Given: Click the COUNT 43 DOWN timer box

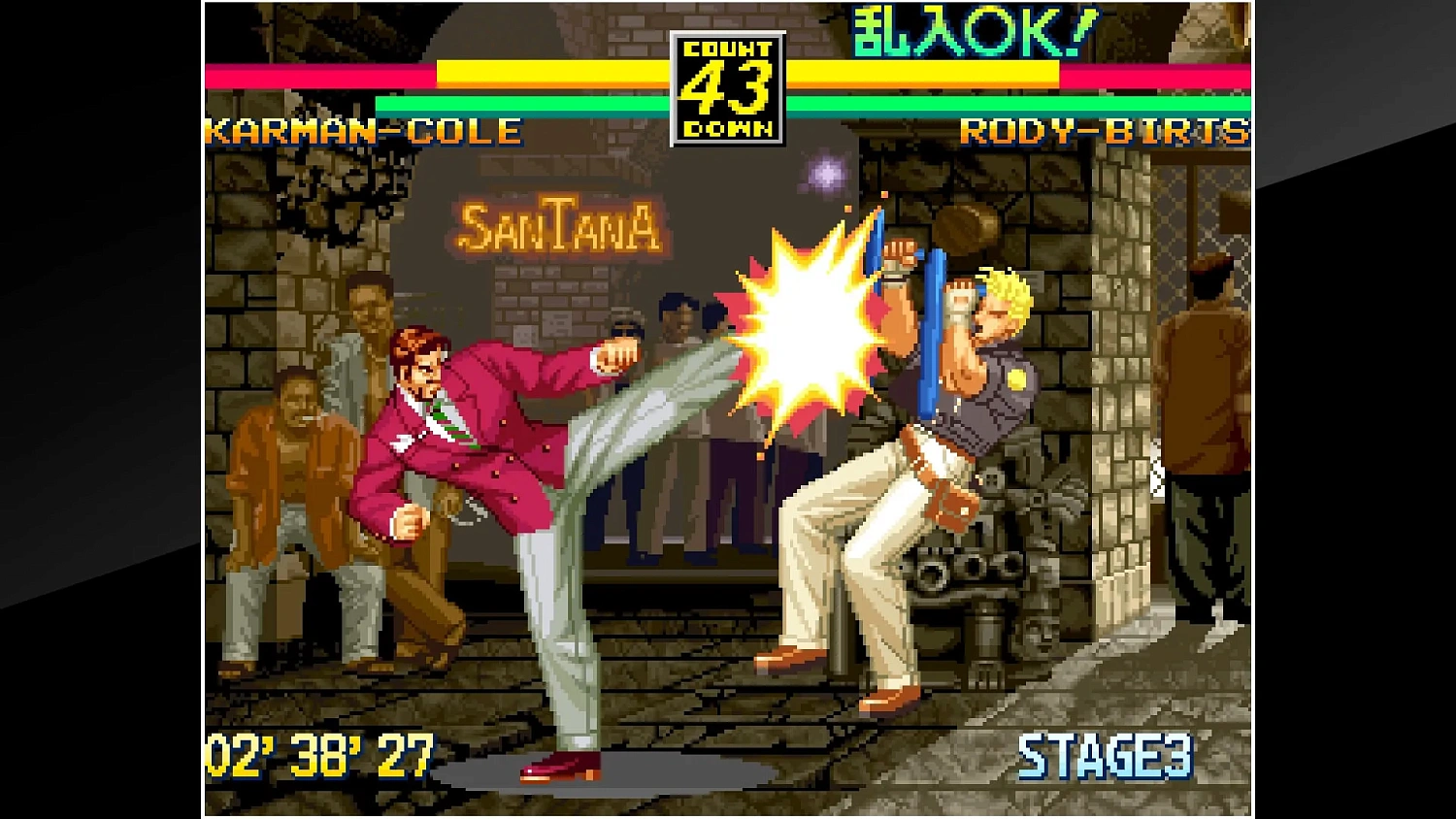Looking at the screenshot, I should click(x=724, y=82).
